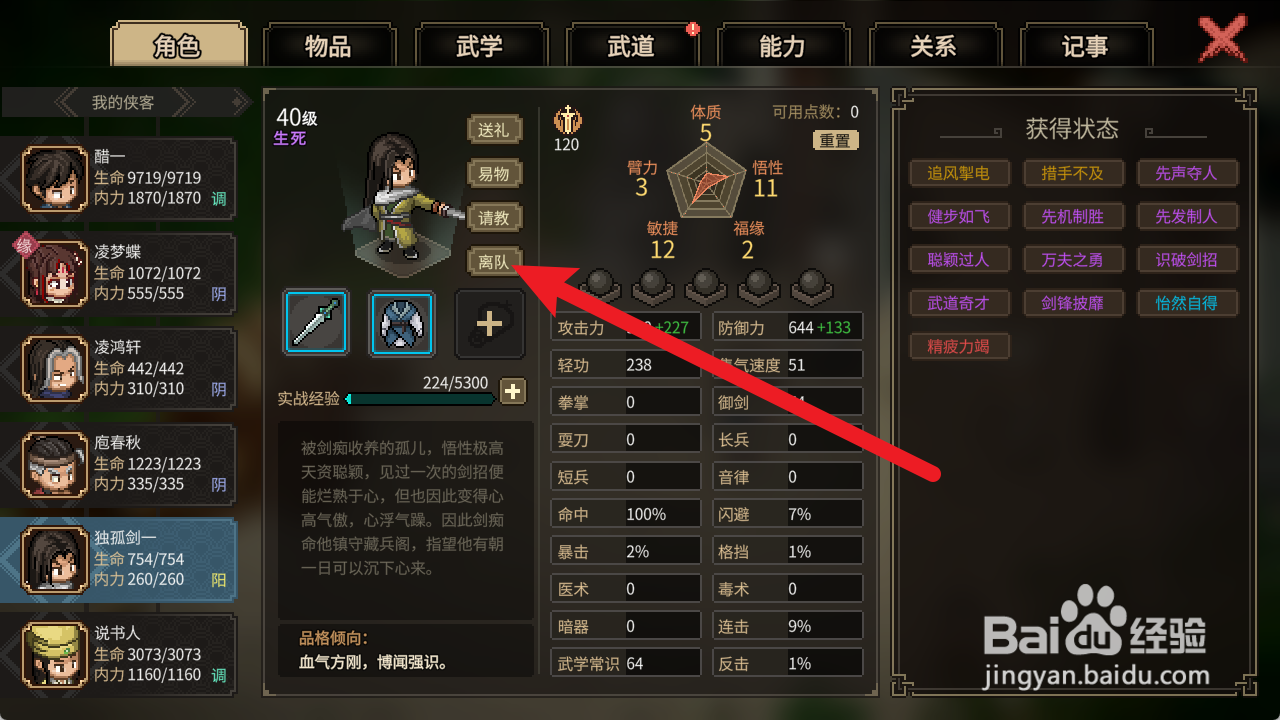Switch to the 能力 tab

tap(785, 45)
